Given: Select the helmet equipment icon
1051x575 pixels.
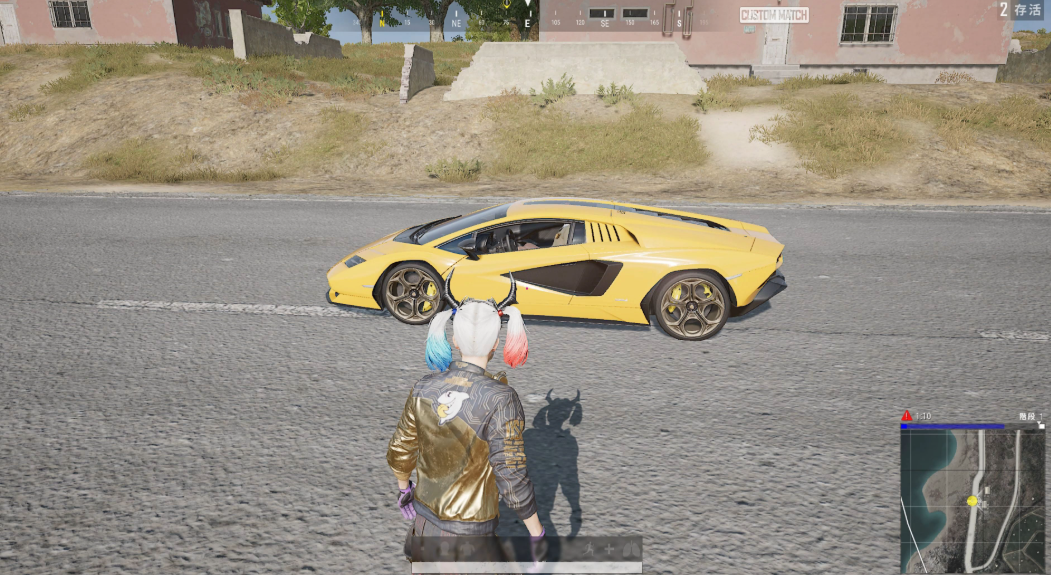Looking at the screenshot, I should coord(444,549).
